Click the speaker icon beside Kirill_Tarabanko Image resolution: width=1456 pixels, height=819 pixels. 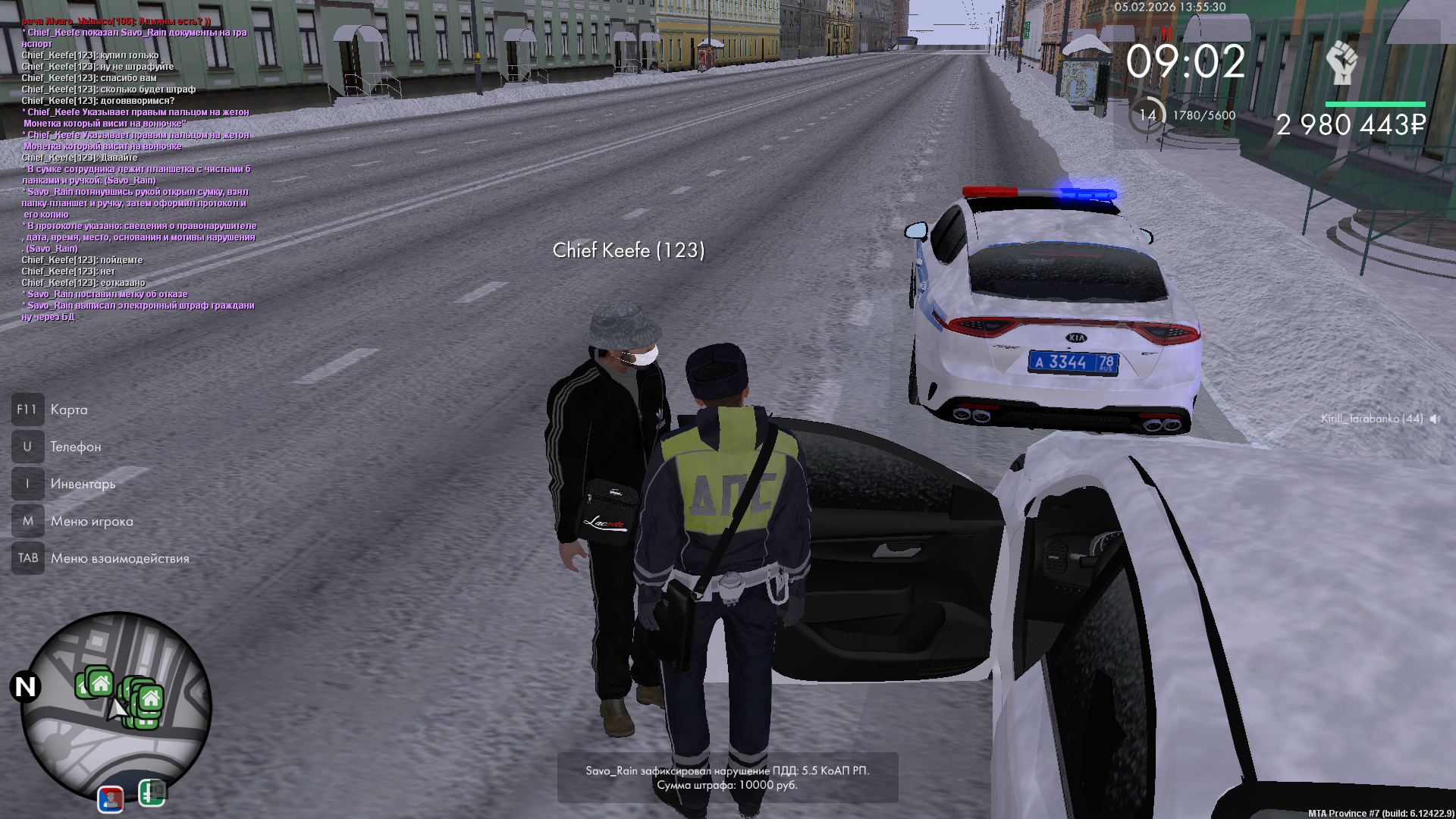coord(1435,419)
